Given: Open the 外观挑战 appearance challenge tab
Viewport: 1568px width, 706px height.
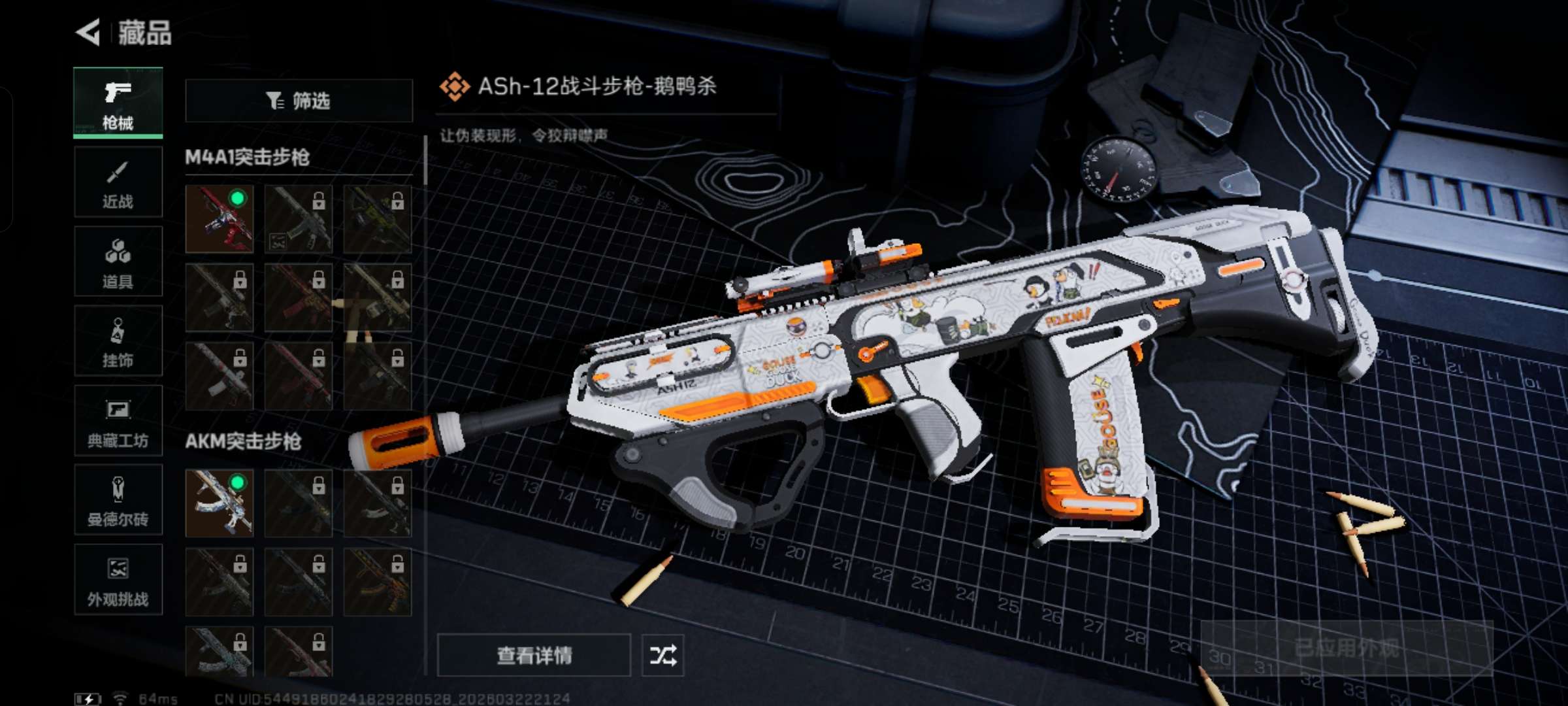Looking at the screenshot, I should coord(118,580).
